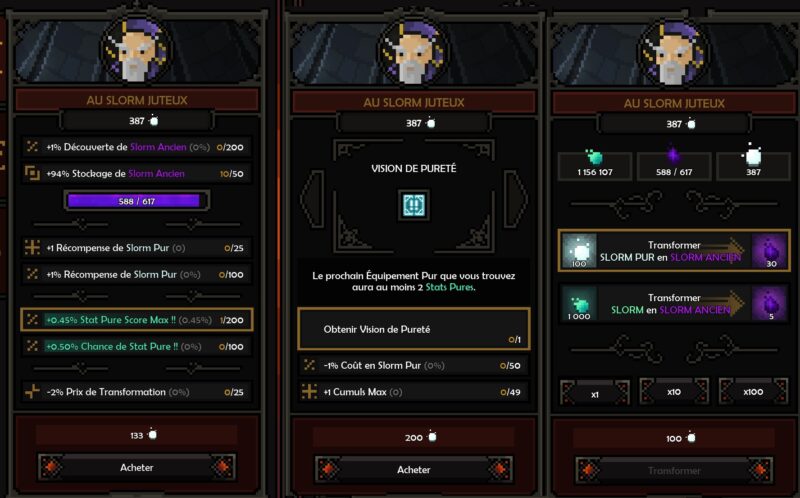Set the multiplier to x10
The width and height of the screenshot is (800, 498).
point(674,393)
